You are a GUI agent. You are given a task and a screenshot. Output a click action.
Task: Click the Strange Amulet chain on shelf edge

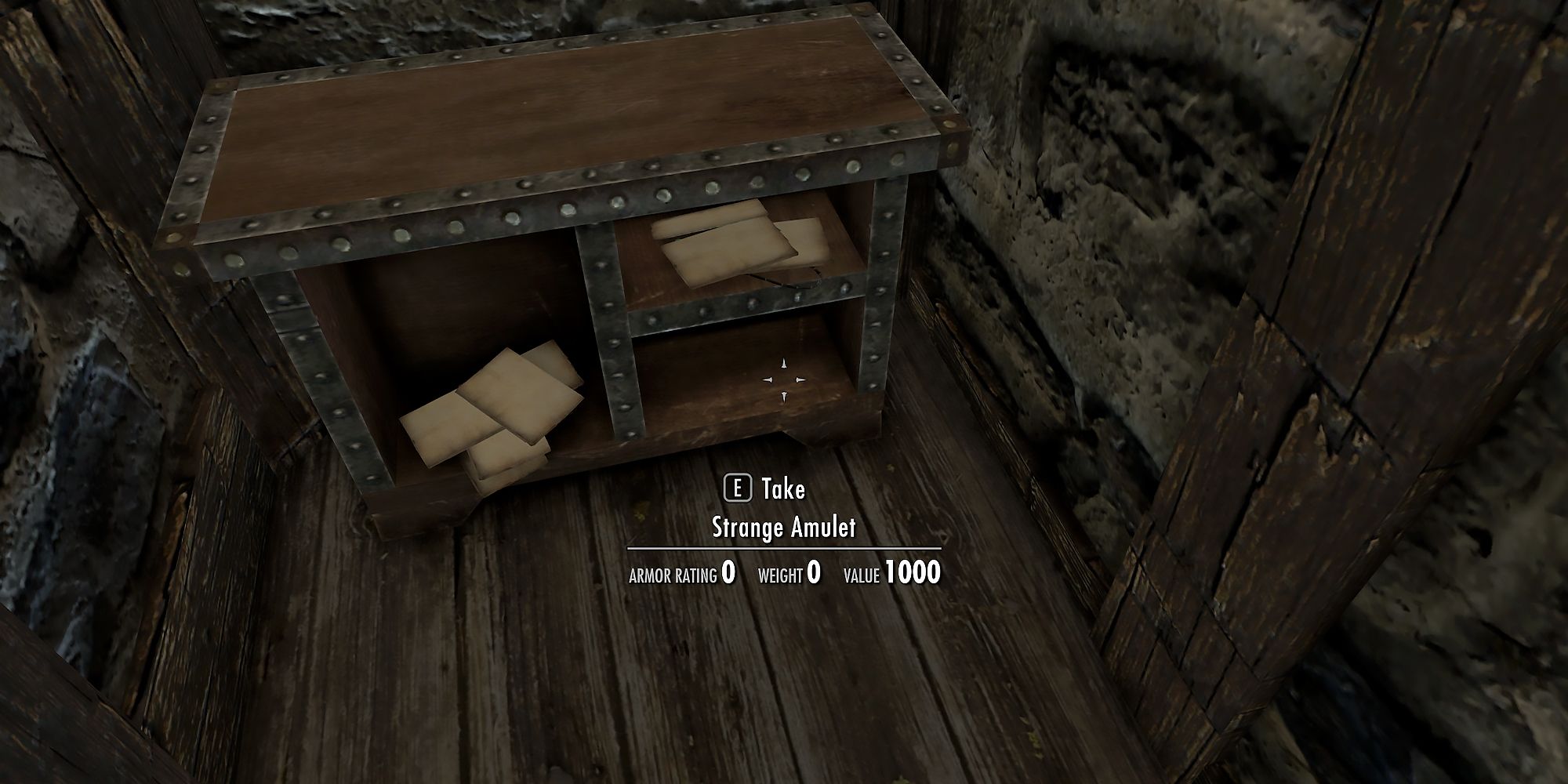point(792,282)
